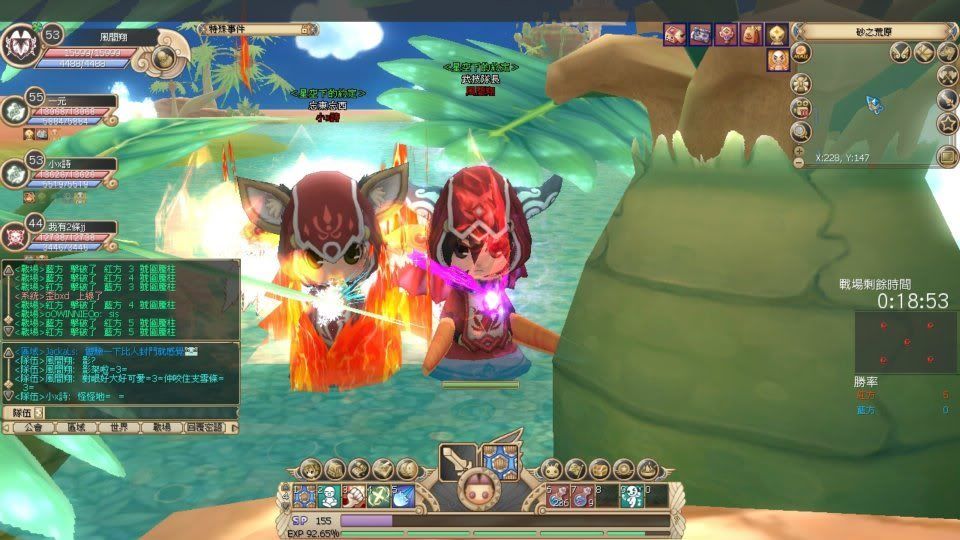This screenshot has width=960, height=540.
Task: Select party member 一元's portrait
Action: click(14, 111)
